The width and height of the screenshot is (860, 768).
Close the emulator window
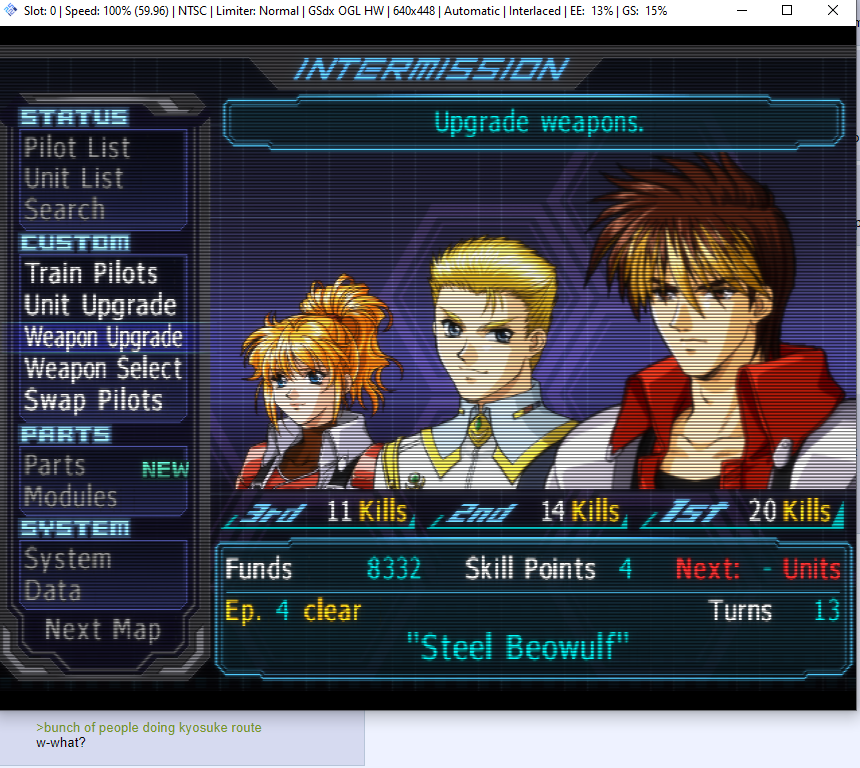835,11
